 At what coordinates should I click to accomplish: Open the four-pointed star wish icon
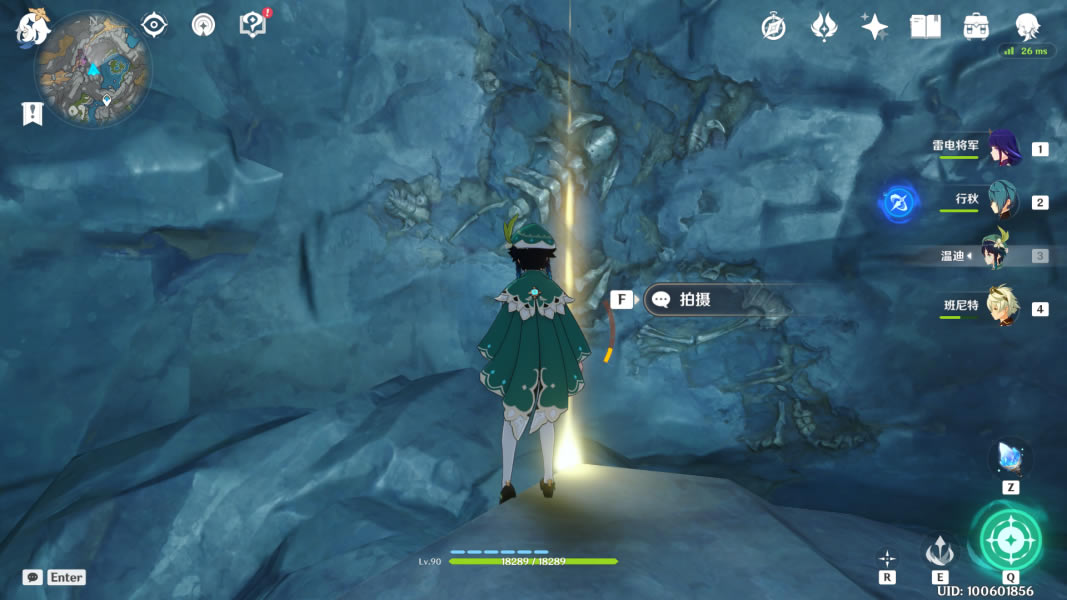click(874, 27)
